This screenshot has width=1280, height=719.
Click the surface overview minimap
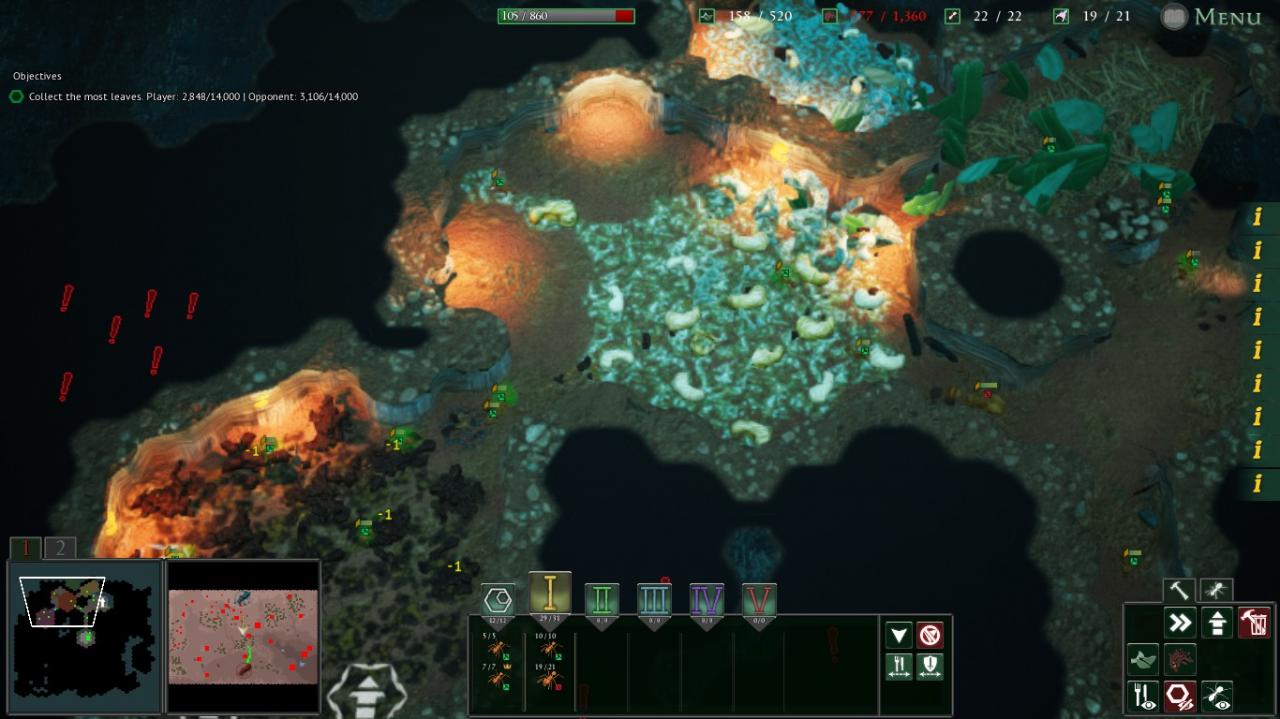[243, 636]
